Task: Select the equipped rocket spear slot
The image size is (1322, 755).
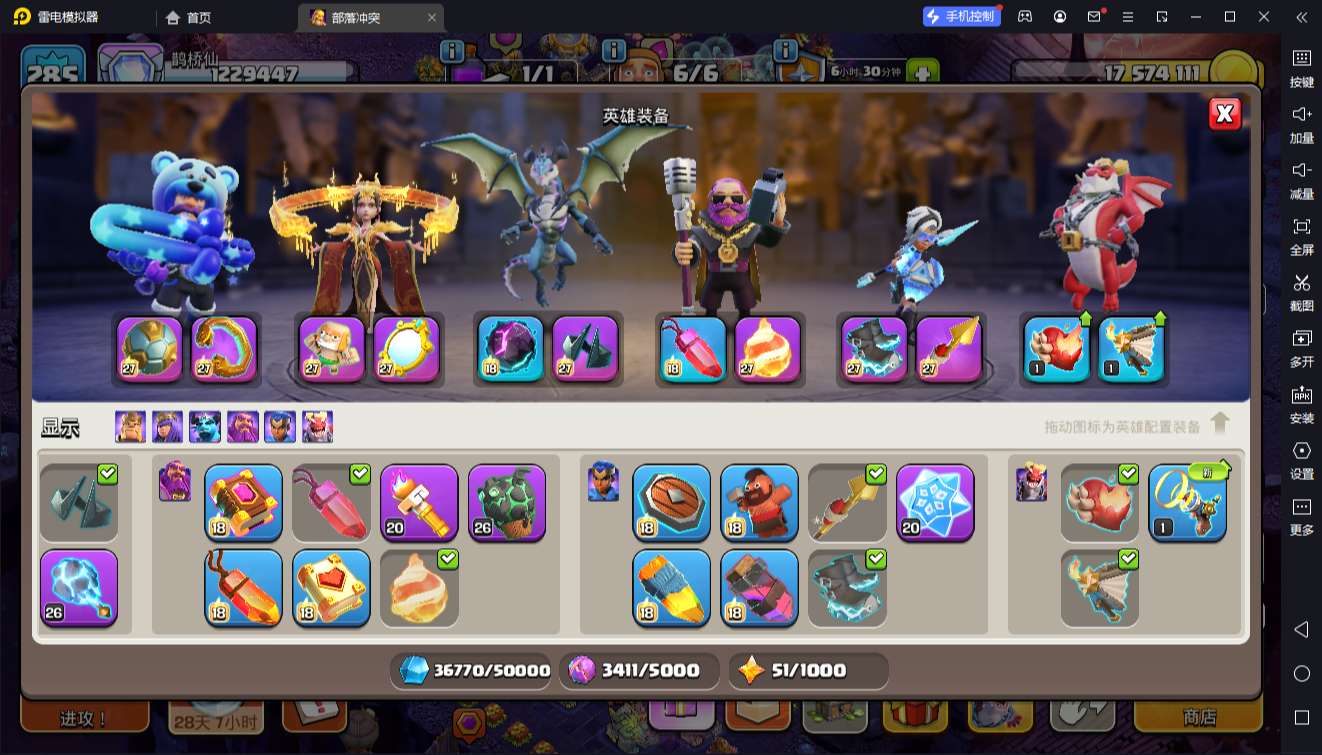Action: click(949, 349)
